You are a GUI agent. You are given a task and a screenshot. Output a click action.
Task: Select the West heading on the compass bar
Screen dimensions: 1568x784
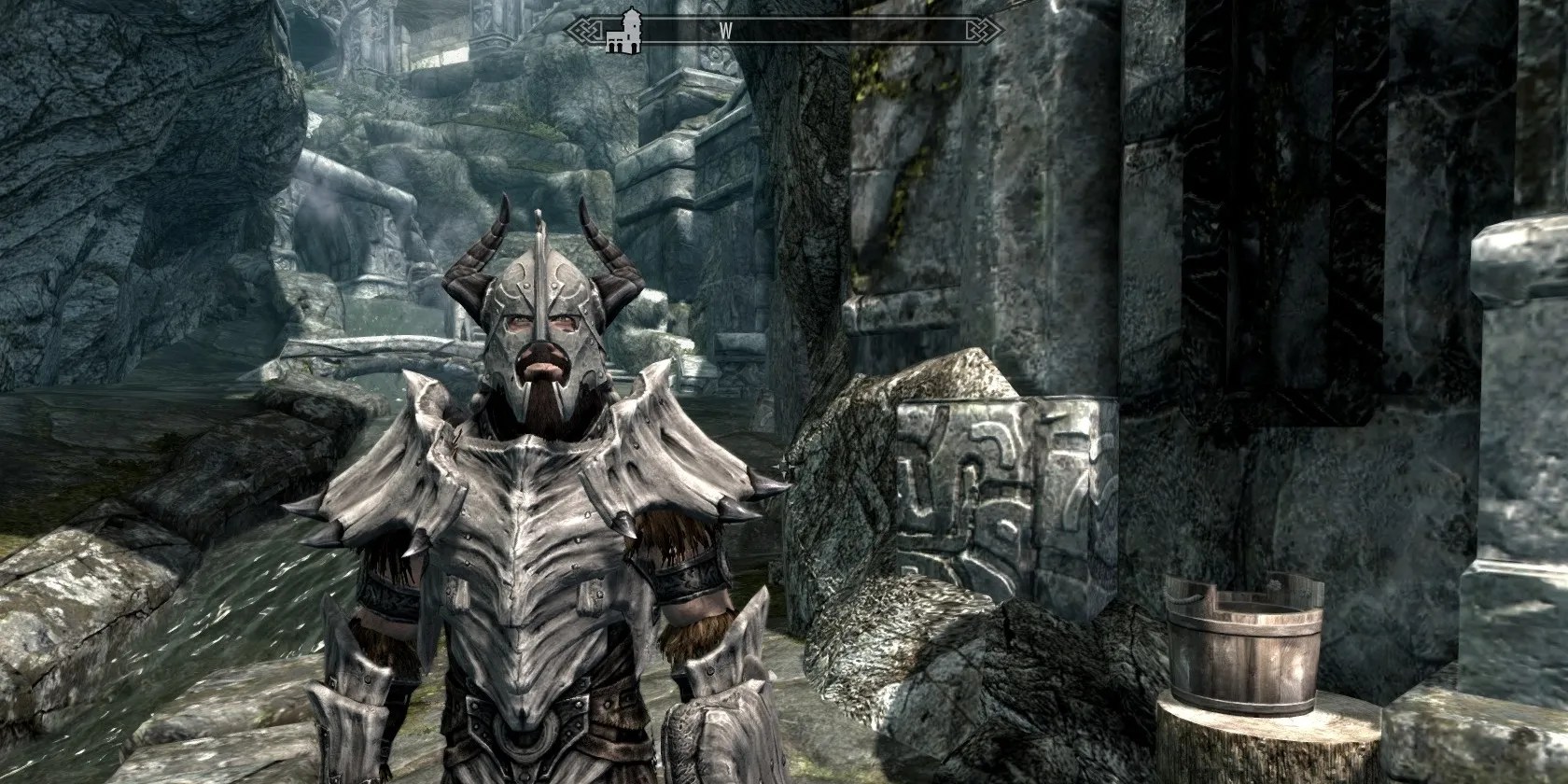(724, 31)
